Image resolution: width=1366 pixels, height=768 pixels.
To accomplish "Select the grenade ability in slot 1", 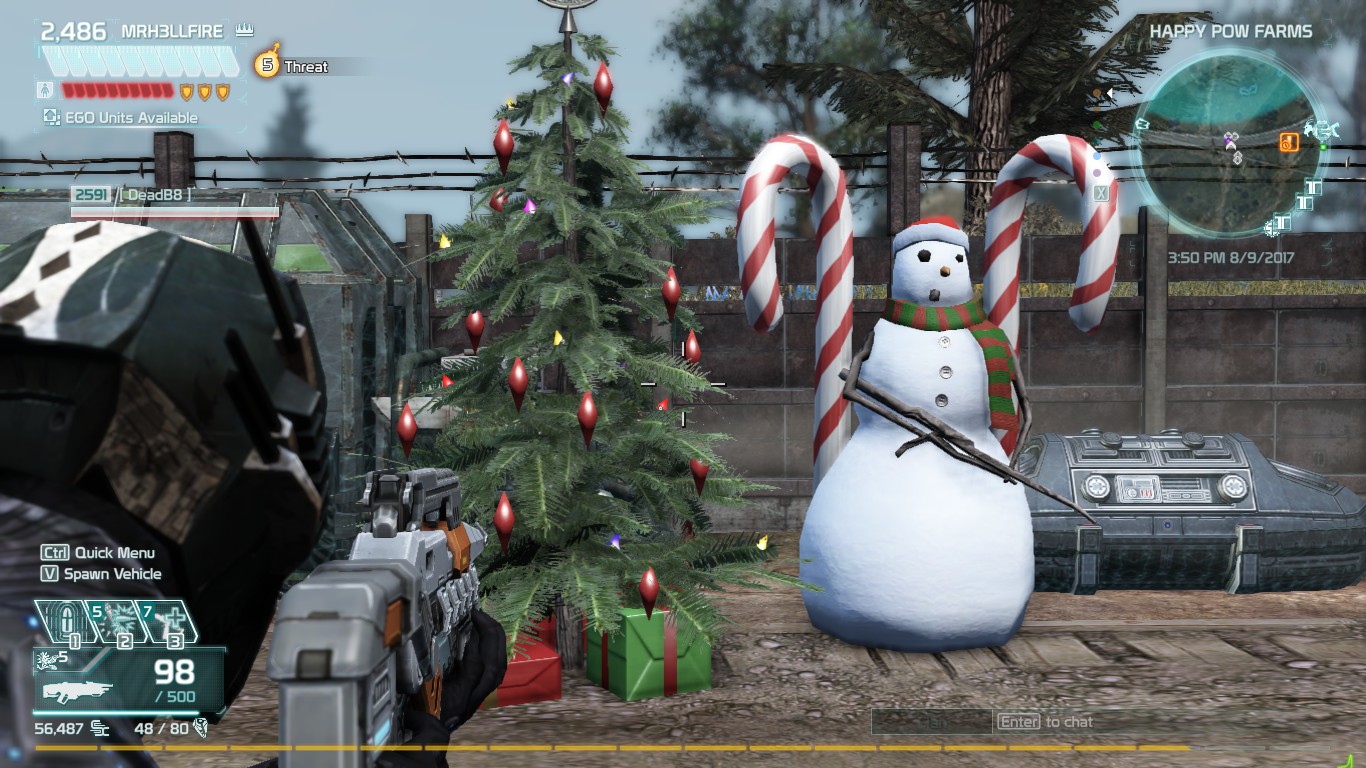I will point(63,621).
